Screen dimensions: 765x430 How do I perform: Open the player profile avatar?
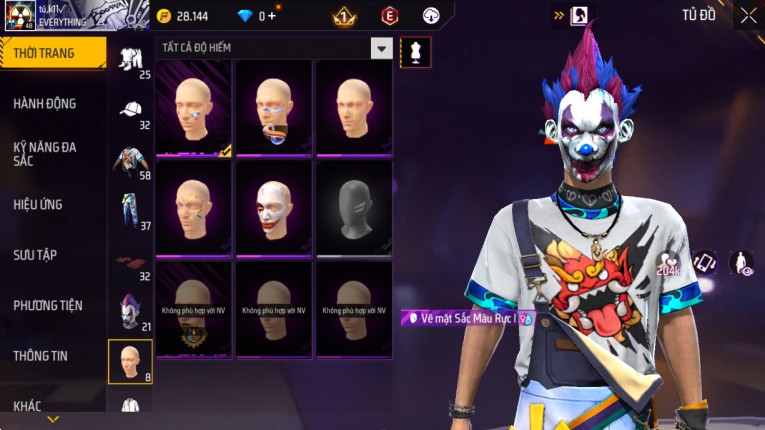click(21, 17)
